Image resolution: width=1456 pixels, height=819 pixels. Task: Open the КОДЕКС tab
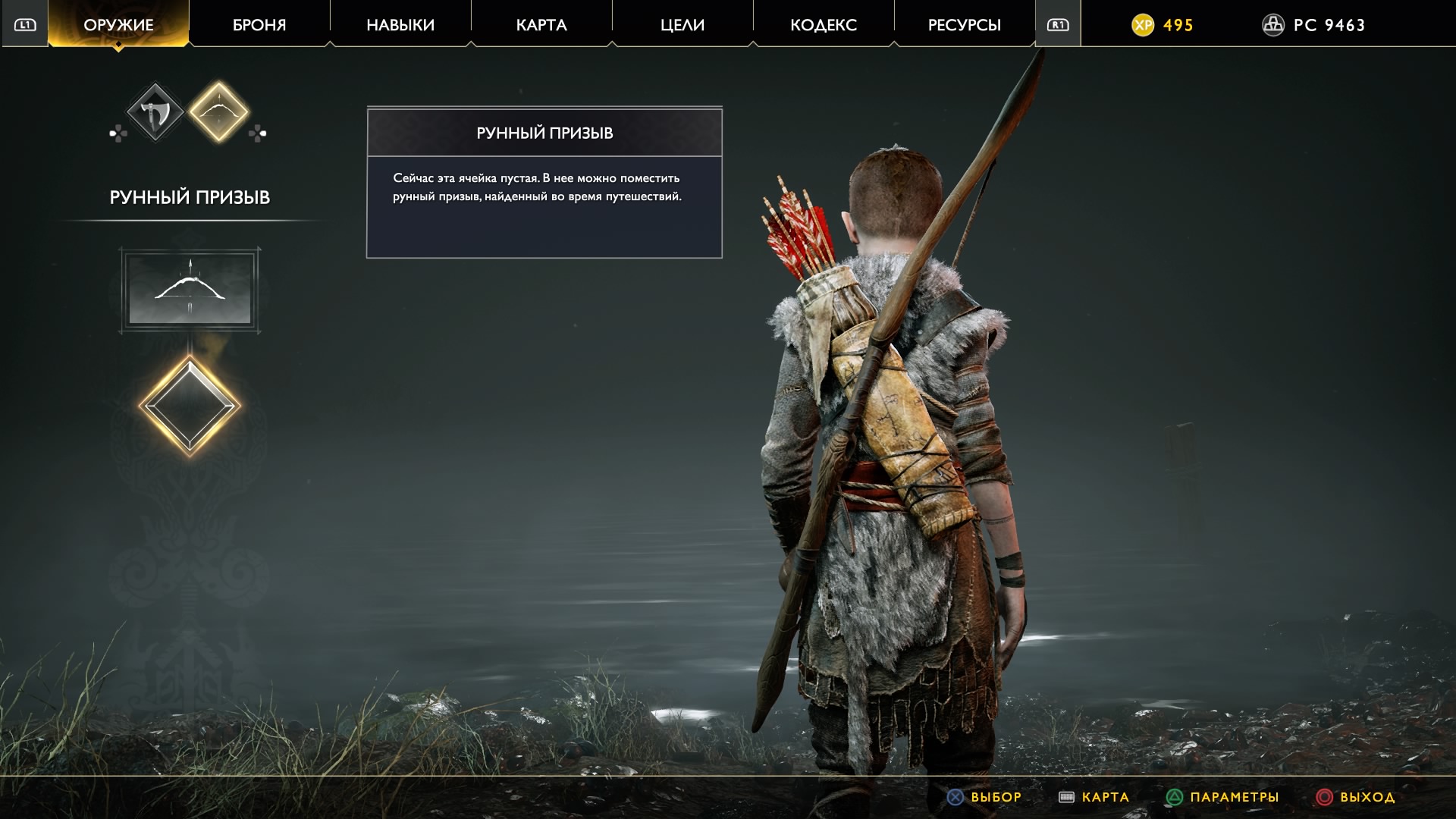[x=824, y=25]
